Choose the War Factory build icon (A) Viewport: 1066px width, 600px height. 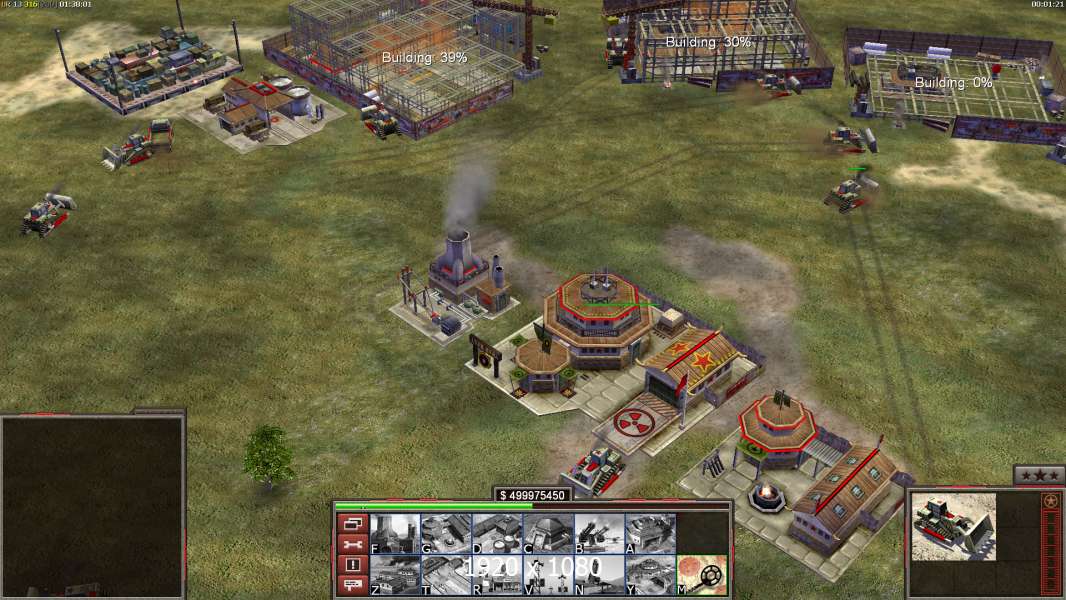pos(649,533)
